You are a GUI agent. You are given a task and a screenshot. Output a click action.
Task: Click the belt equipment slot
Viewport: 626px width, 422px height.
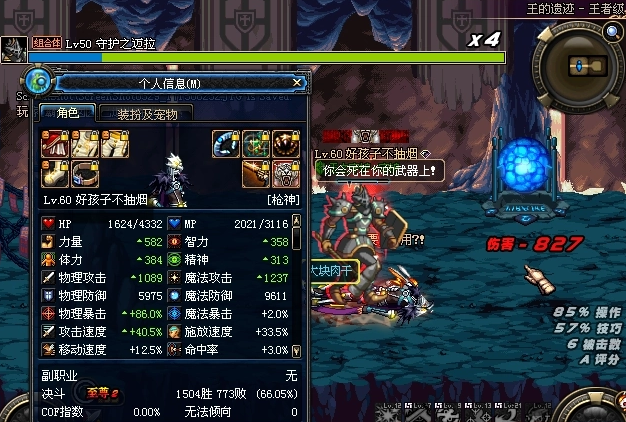tap(82, 173)
